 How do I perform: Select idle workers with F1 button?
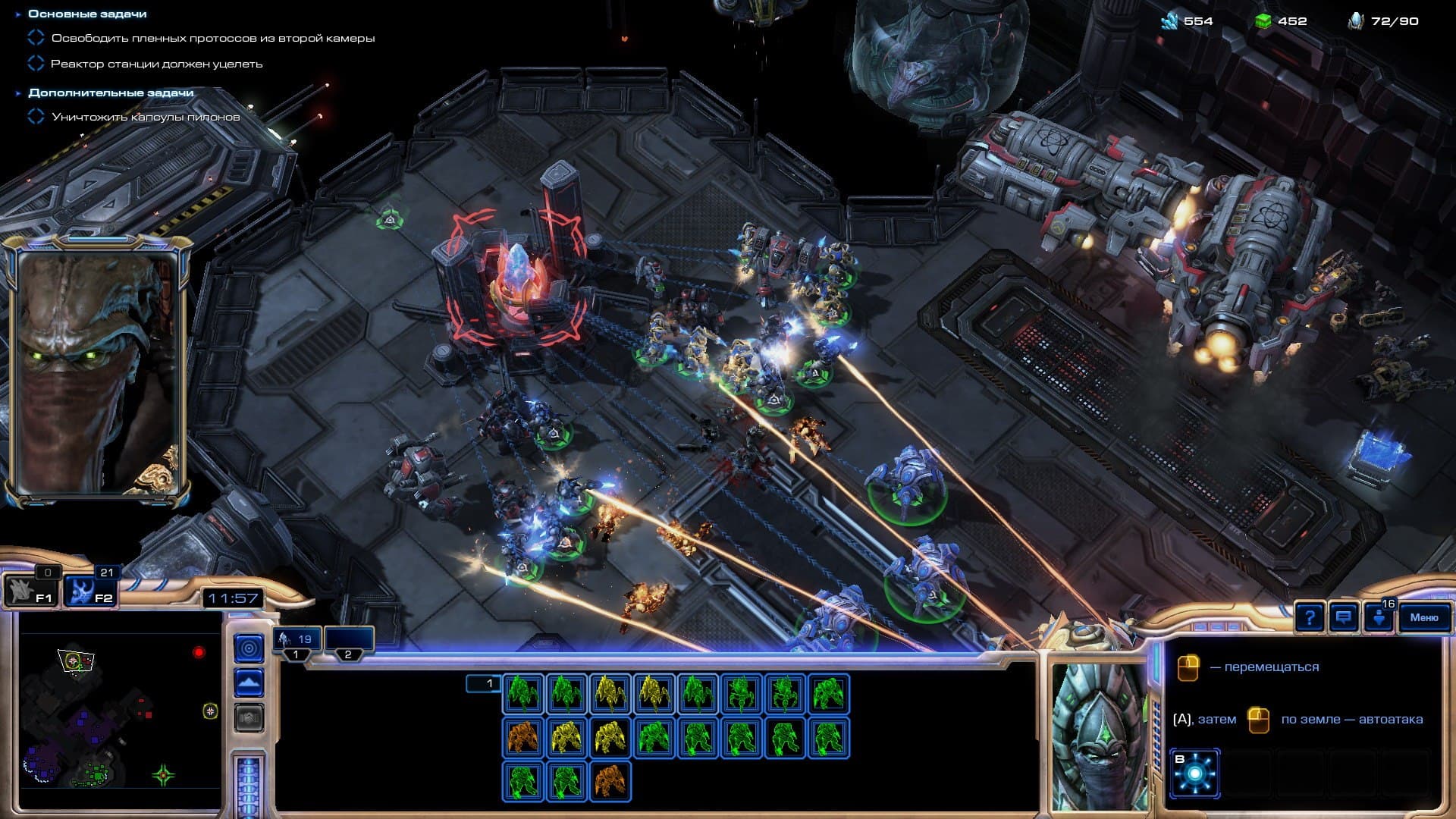(x=29, y=591)
